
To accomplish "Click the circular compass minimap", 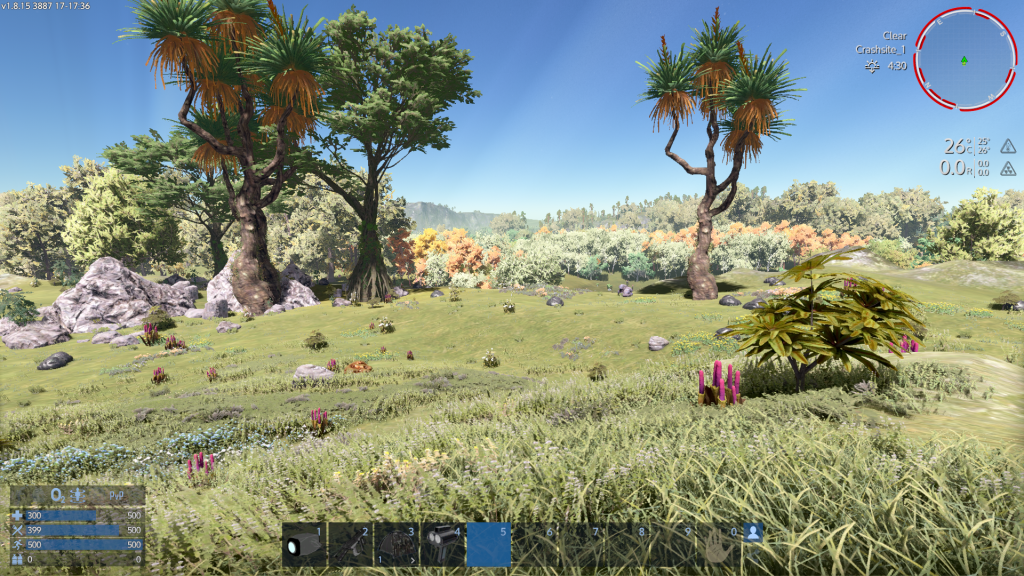I will pos(964,59).
